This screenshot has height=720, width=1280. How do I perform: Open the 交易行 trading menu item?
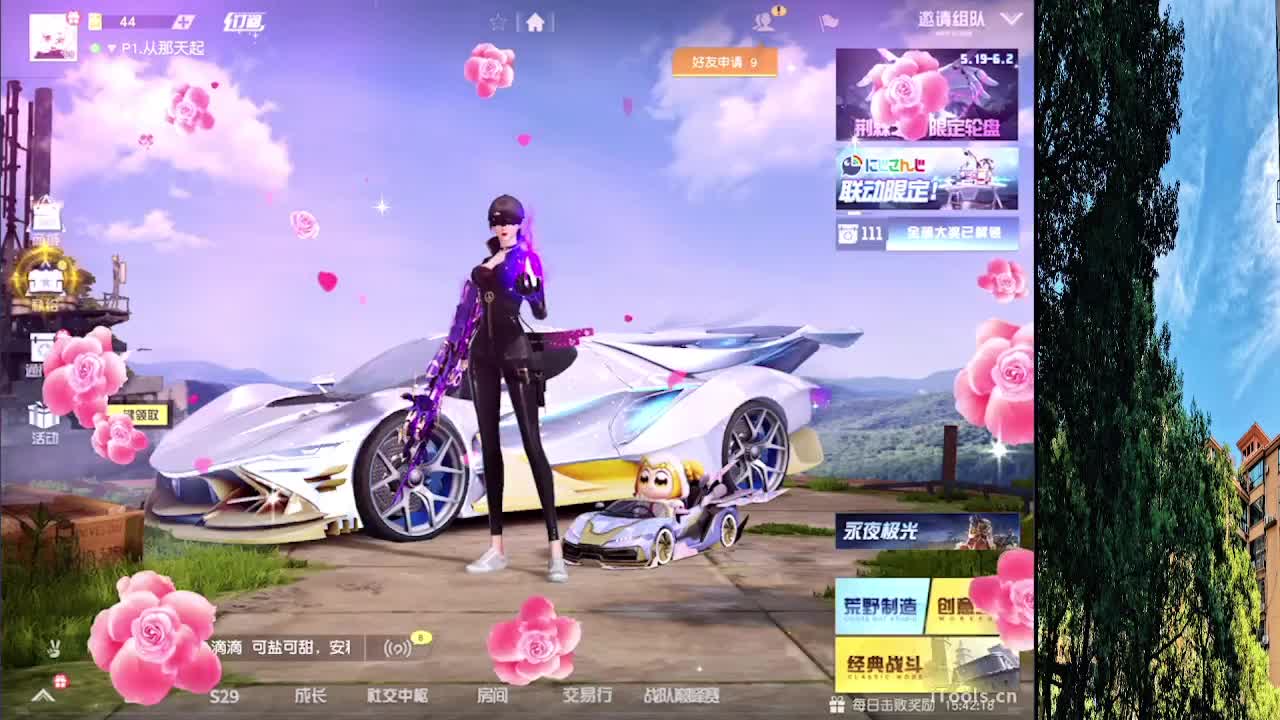[586, 698]
